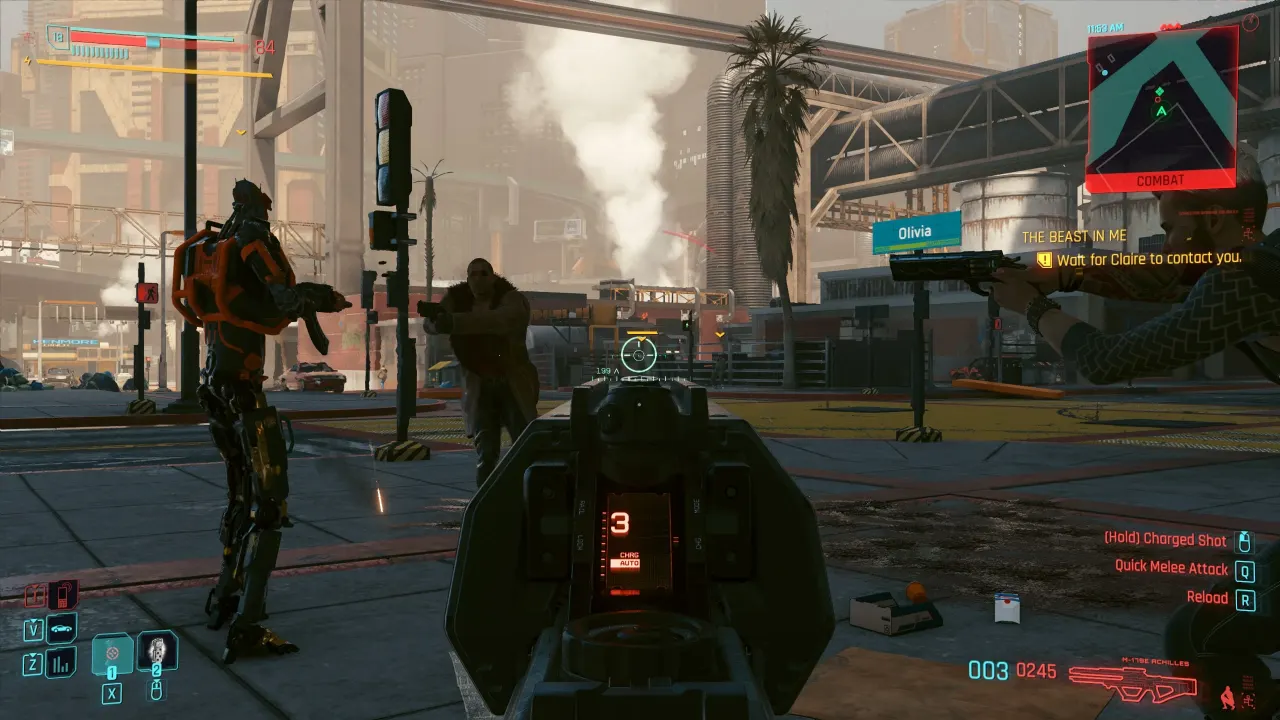
Task: Click the M-179E Achilles weapon icon
Action: [x=1132, y=683]
